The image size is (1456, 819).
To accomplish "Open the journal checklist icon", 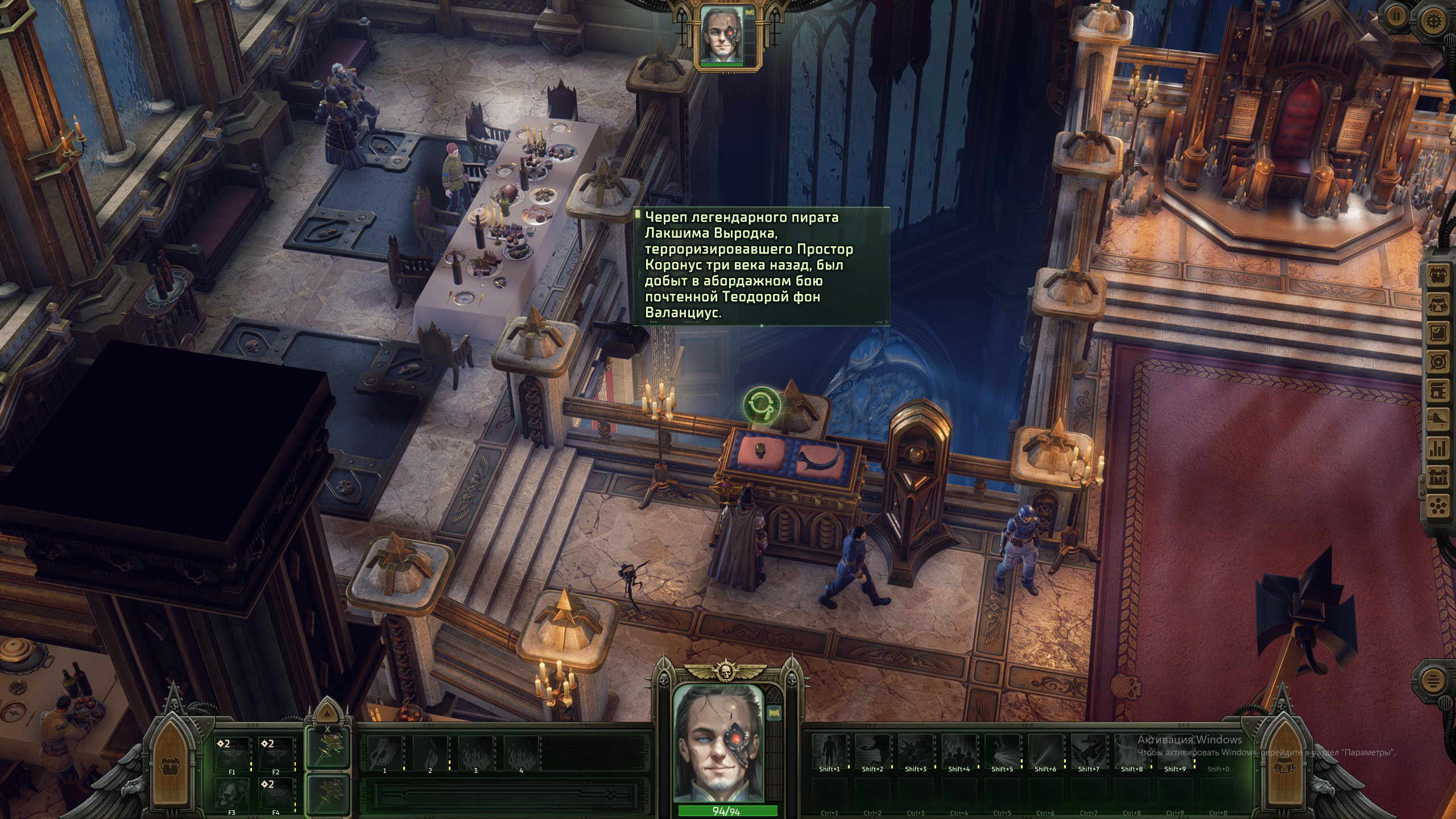I will [x=1438, y=333].
